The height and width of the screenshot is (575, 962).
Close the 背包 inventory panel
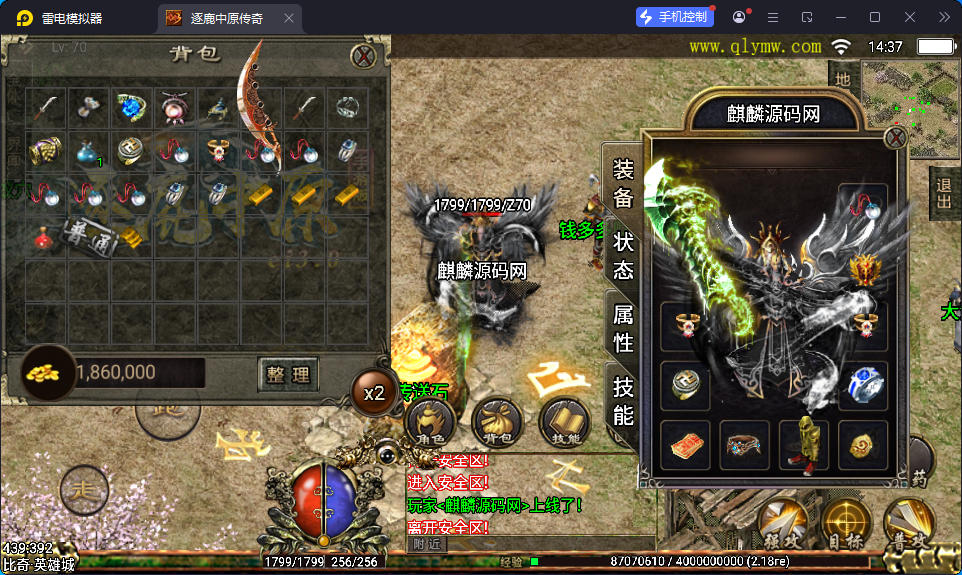pyautogui.click(x=366, y=57)
